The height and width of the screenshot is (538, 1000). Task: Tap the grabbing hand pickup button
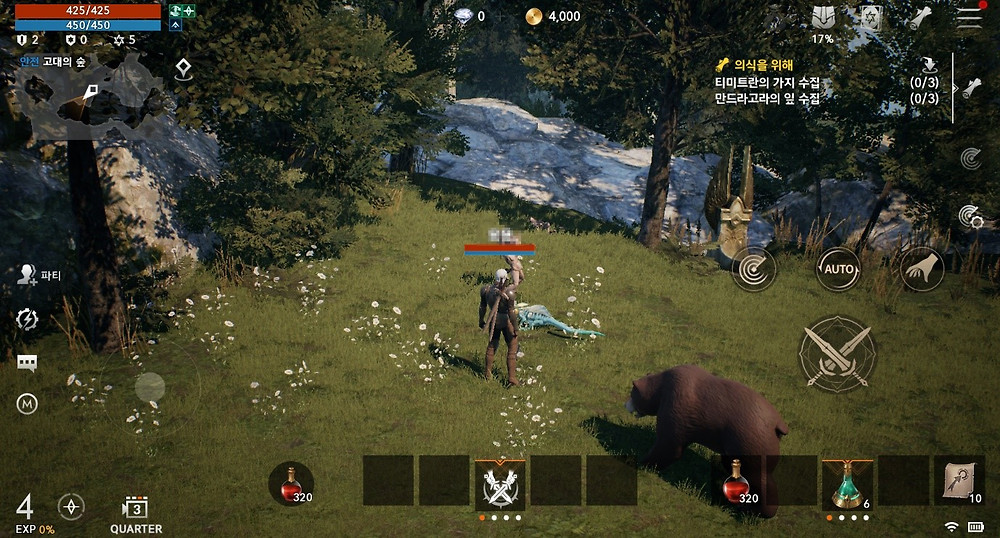(922, 269)
